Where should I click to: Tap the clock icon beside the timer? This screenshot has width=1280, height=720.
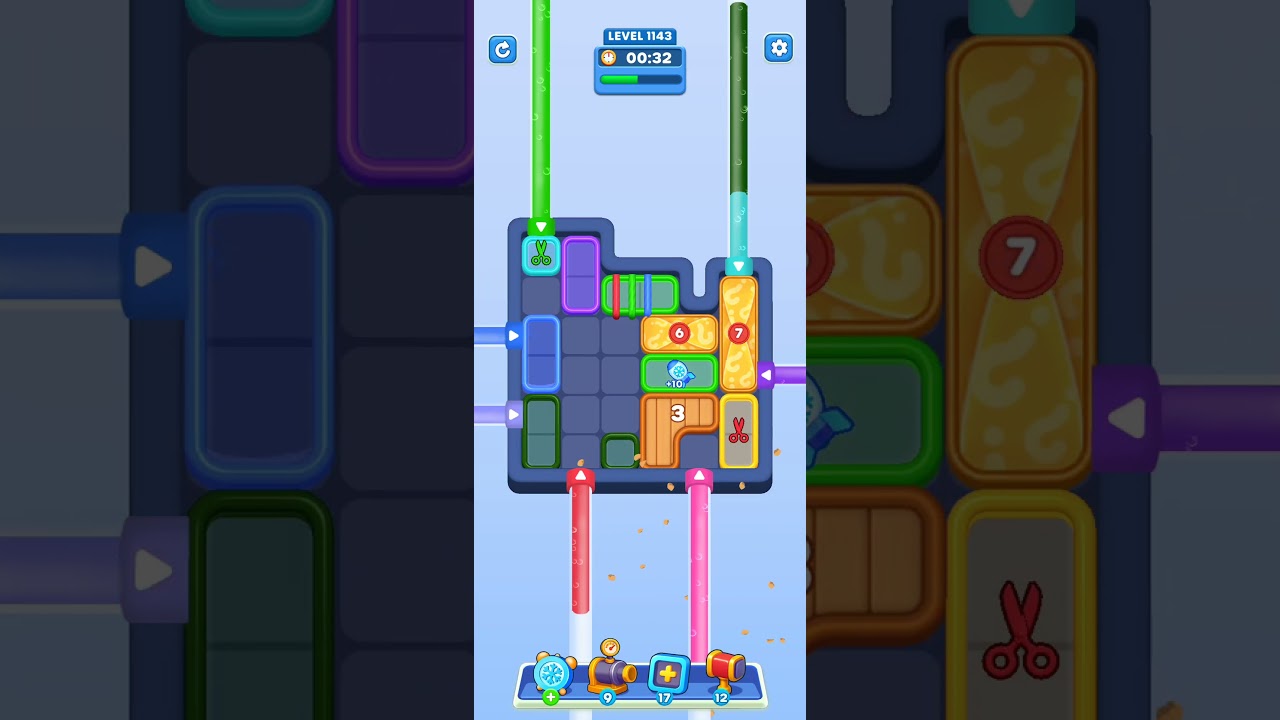[x=607, y=58]
